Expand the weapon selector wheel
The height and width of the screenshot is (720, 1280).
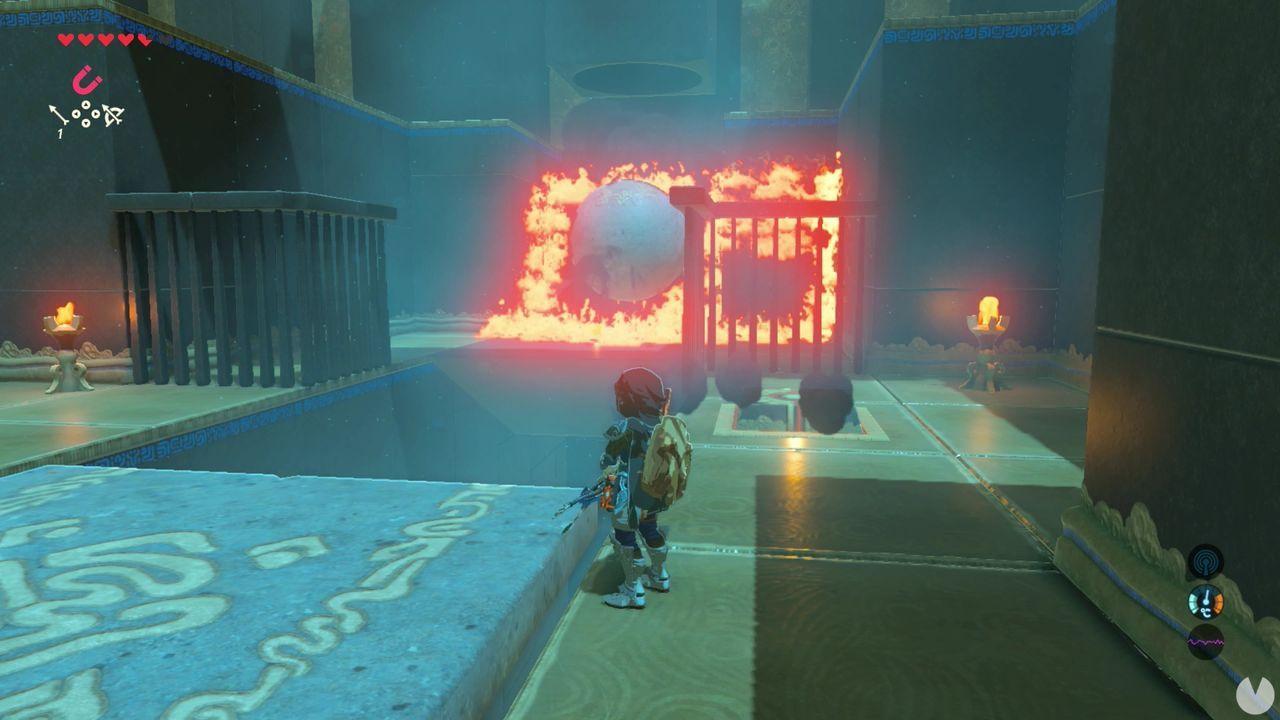click(86, 113)
